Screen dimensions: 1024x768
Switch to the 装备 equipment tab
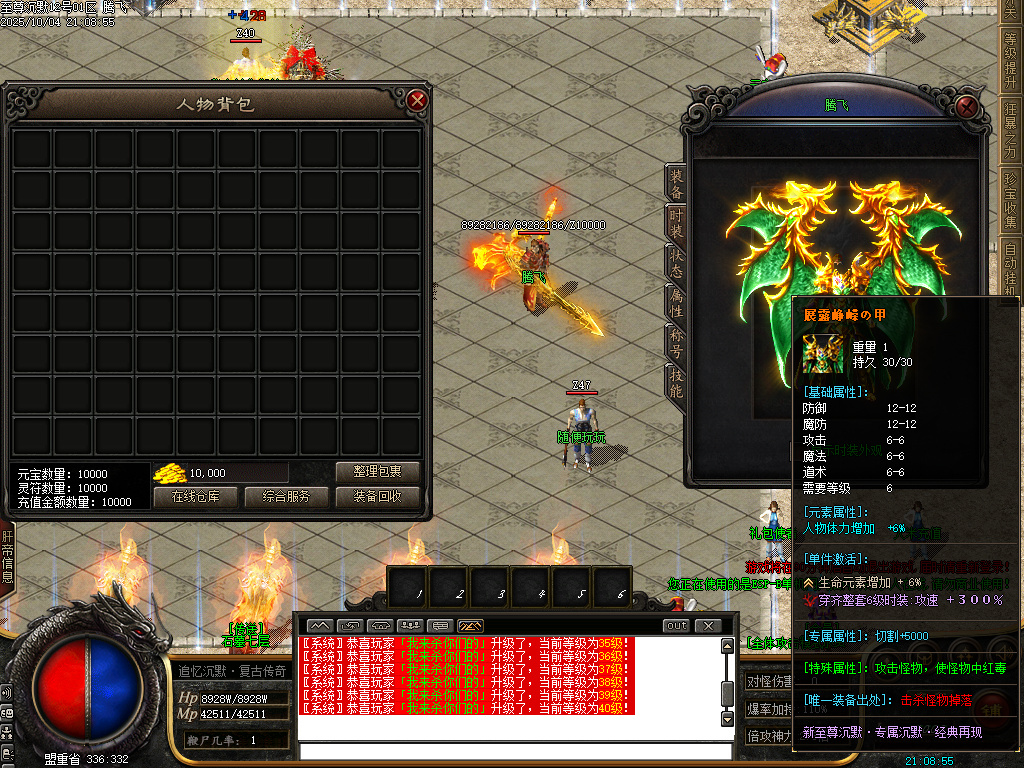(x=676, y=183)
